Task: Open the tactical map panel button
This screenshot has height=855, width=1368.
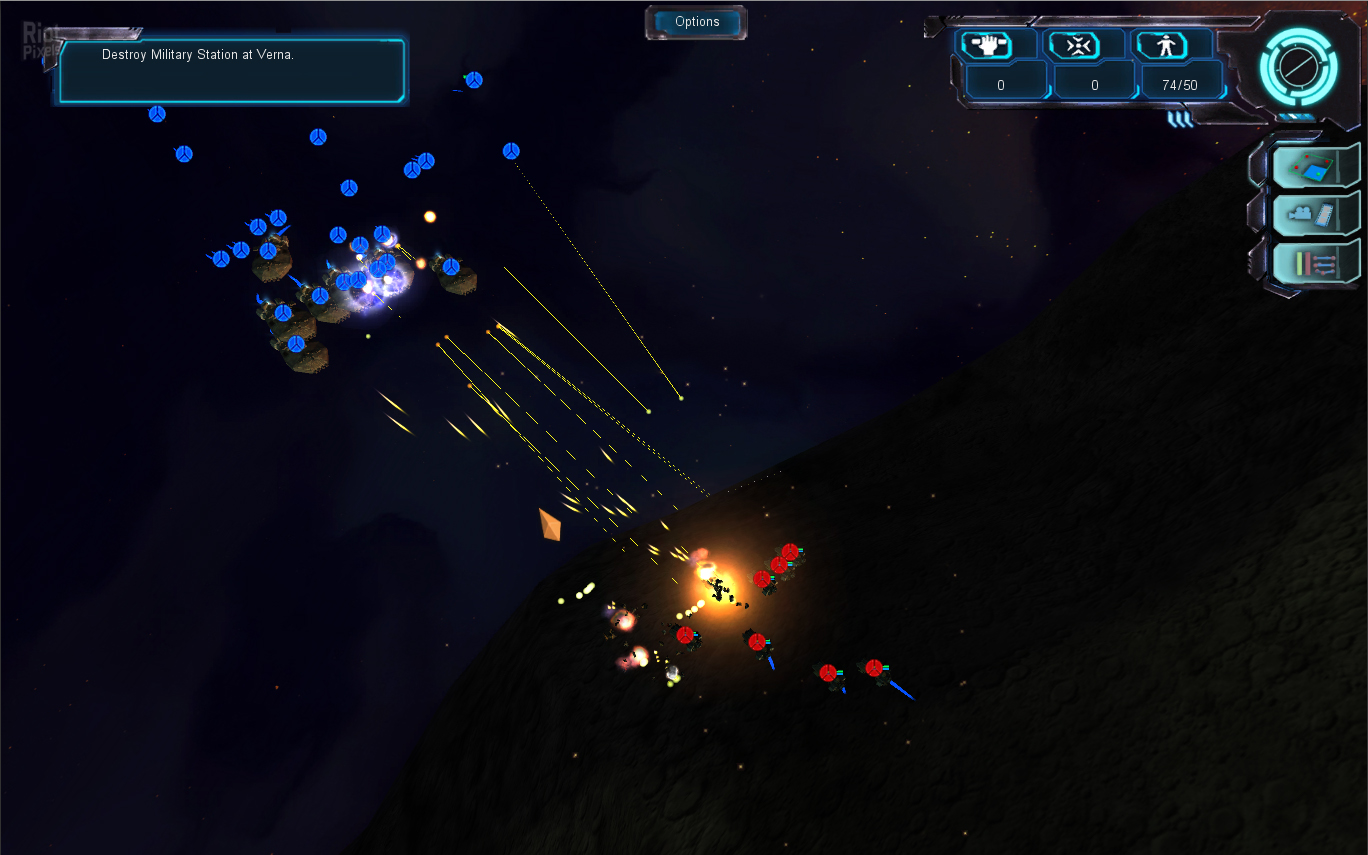Action: click(1313, 166)
